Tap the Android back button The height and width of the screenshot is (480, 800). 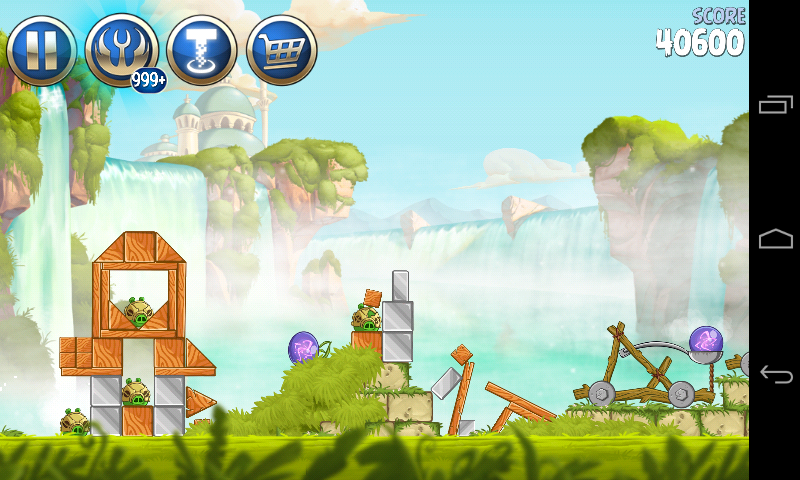pos(776,374)
